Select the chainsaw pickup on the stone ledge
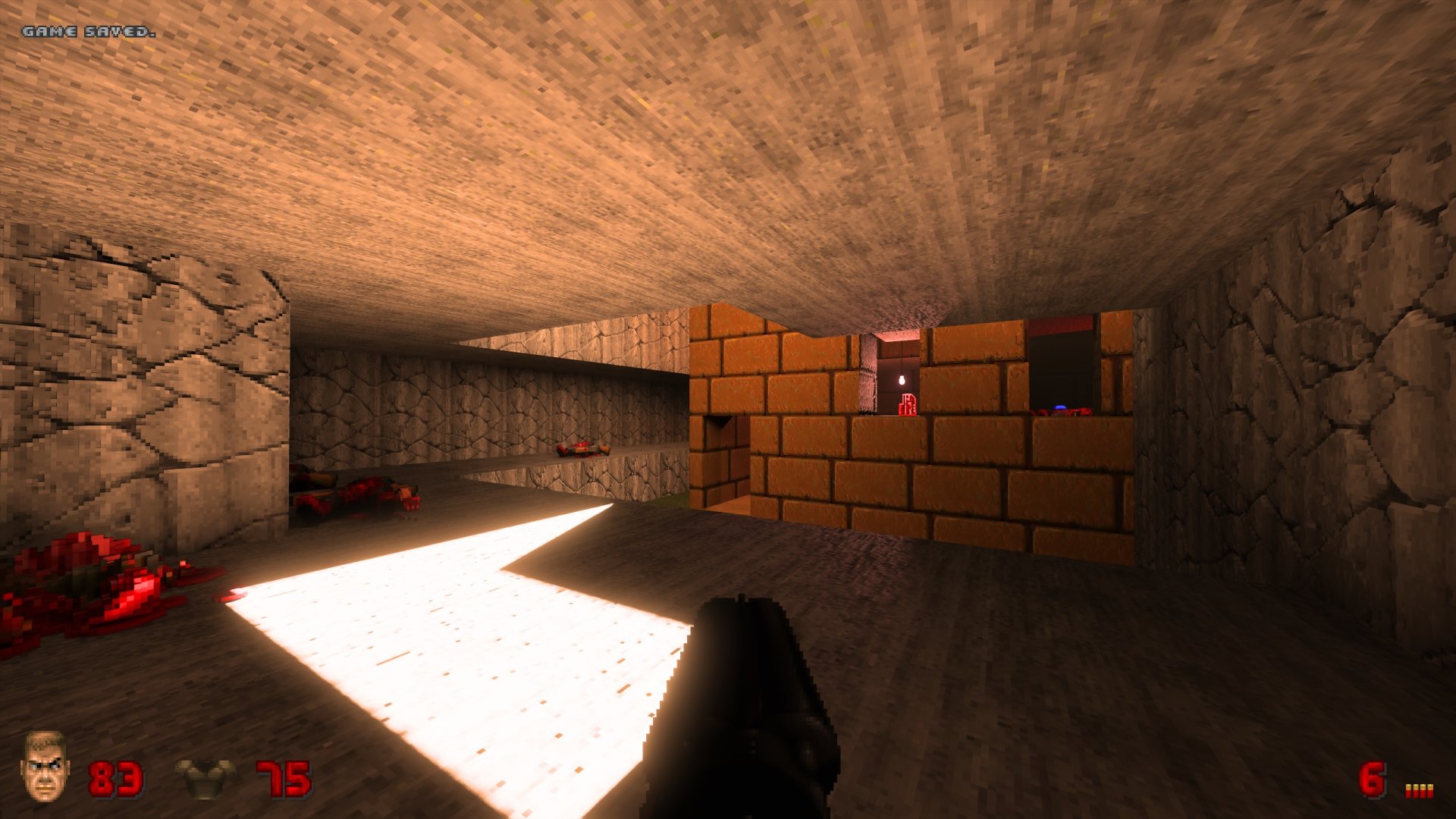Screen dimensions: 1456x819 [x=582, y=450]
